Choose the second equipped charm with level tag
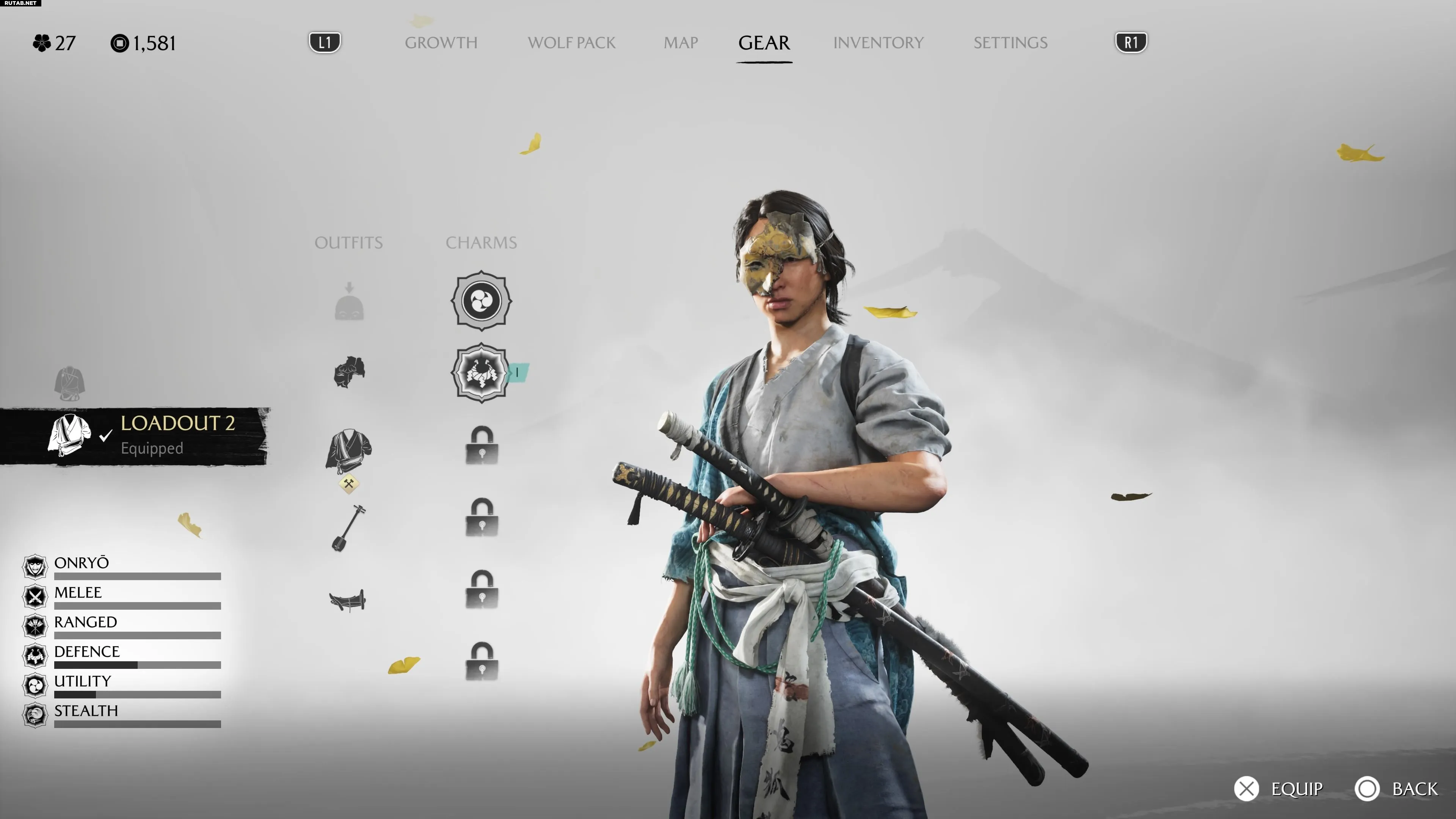Screen dimensions: 1456x819 pyautogui.click(x=481, y=373)
